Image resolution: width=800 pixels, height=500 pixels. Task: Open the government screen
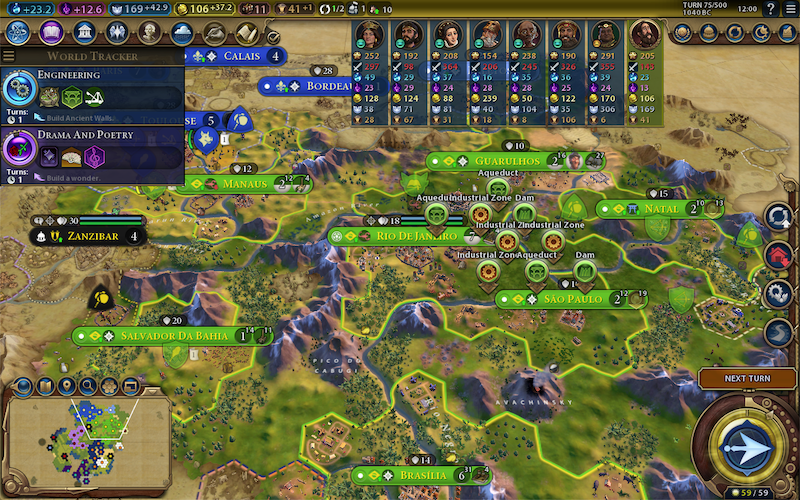pos(84,32)
